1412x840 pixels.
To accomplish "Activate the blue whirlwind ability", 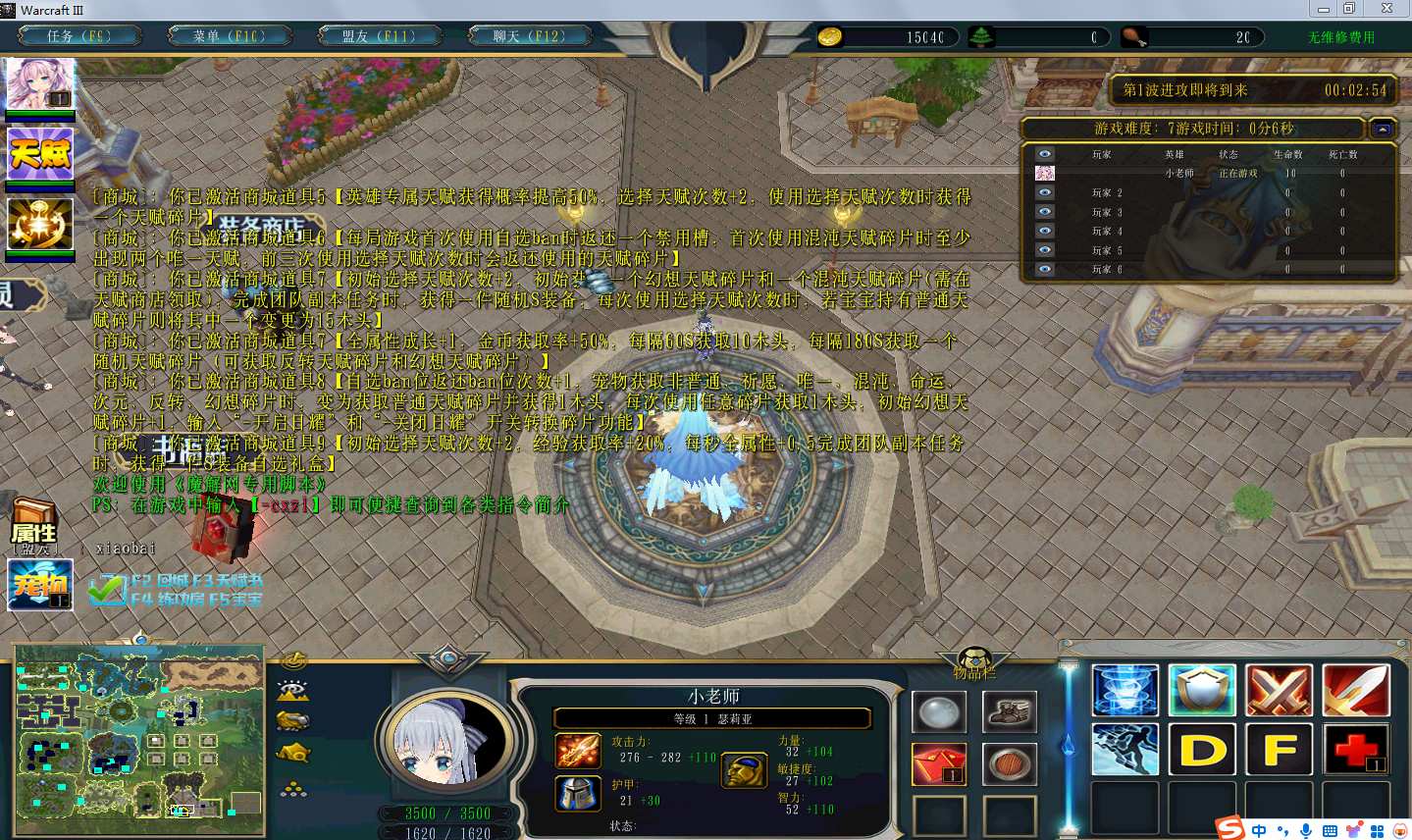I will click(x=1125, y=690).
